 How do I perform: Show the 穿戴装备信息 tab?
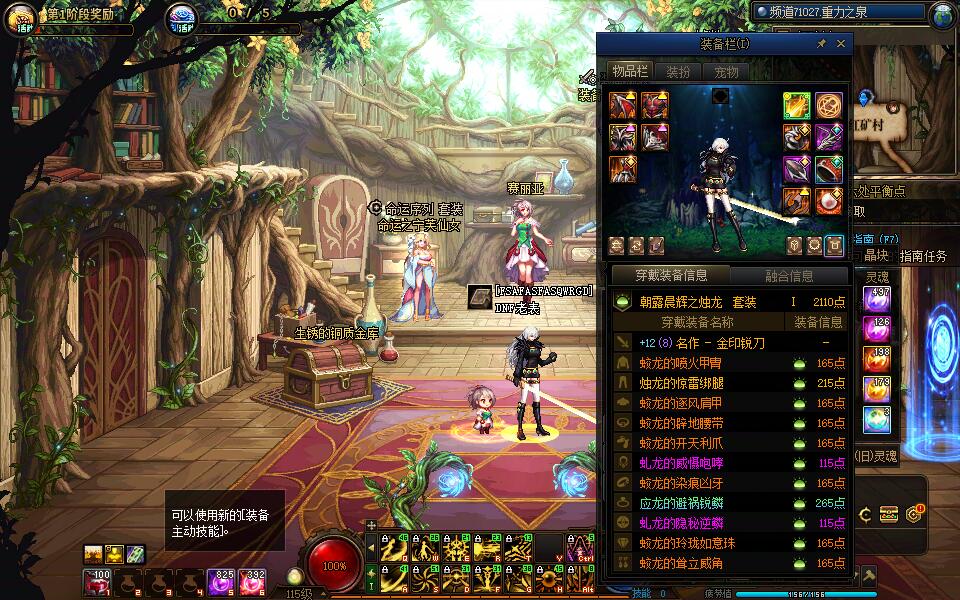pyautogui.click(x=670, y=276)
